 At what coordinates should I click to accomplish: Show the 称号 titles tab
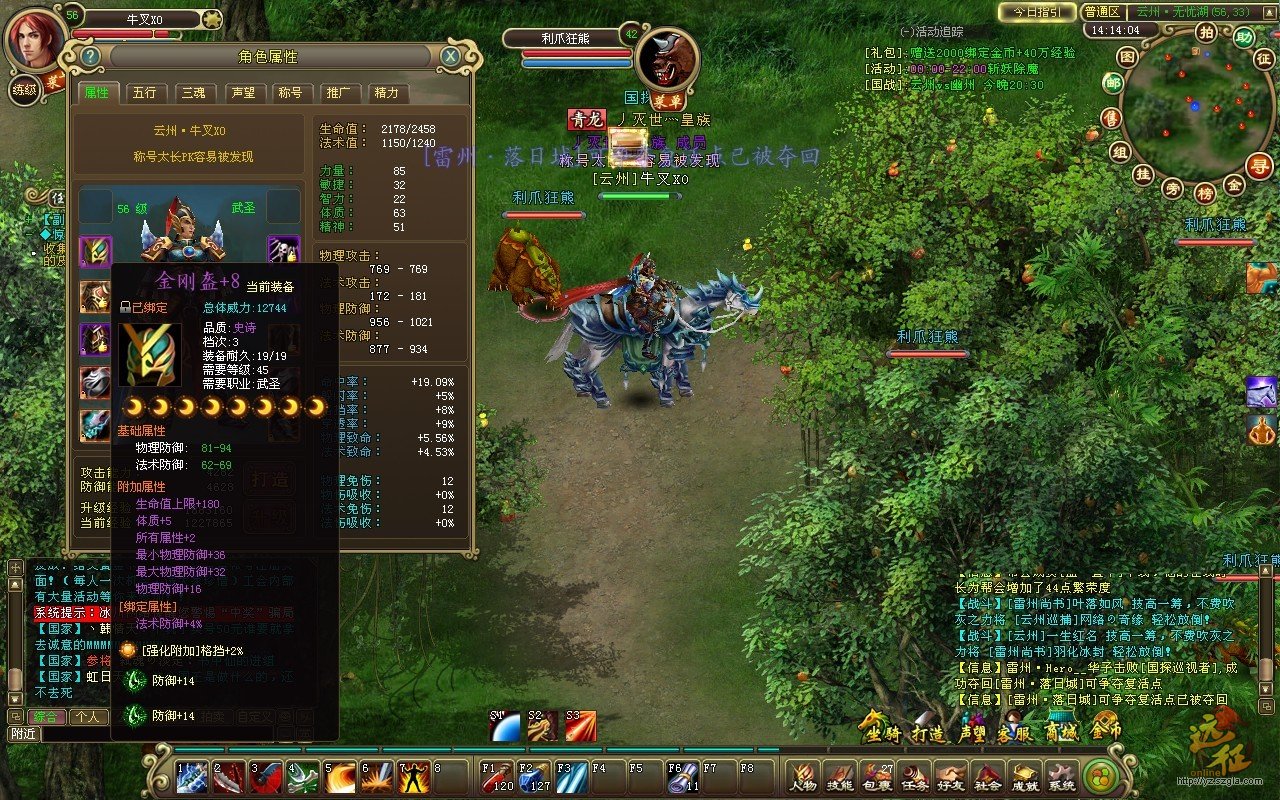click(290, 93)
